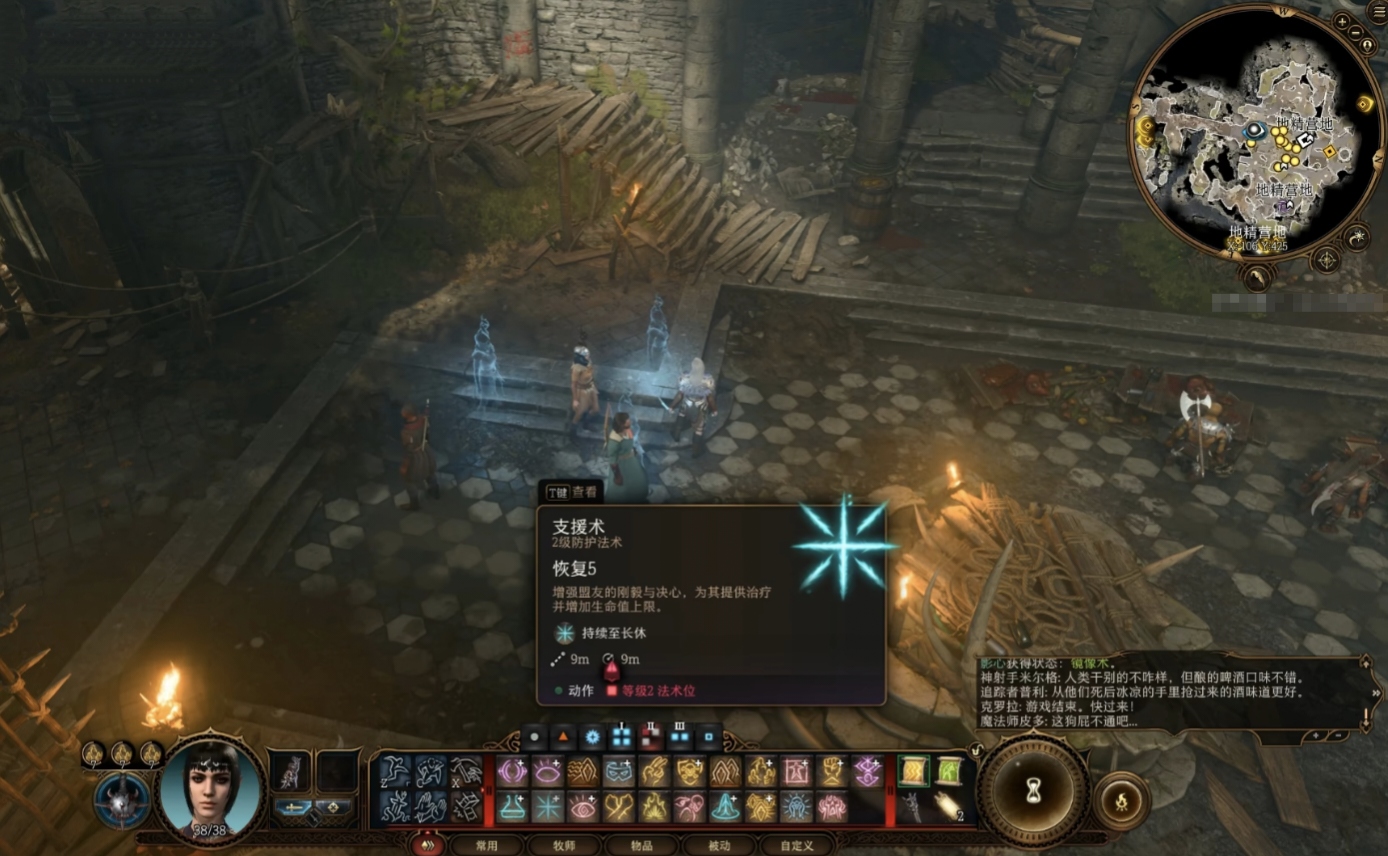Cast the cyan star Aid spell

[x=548, y=806]
